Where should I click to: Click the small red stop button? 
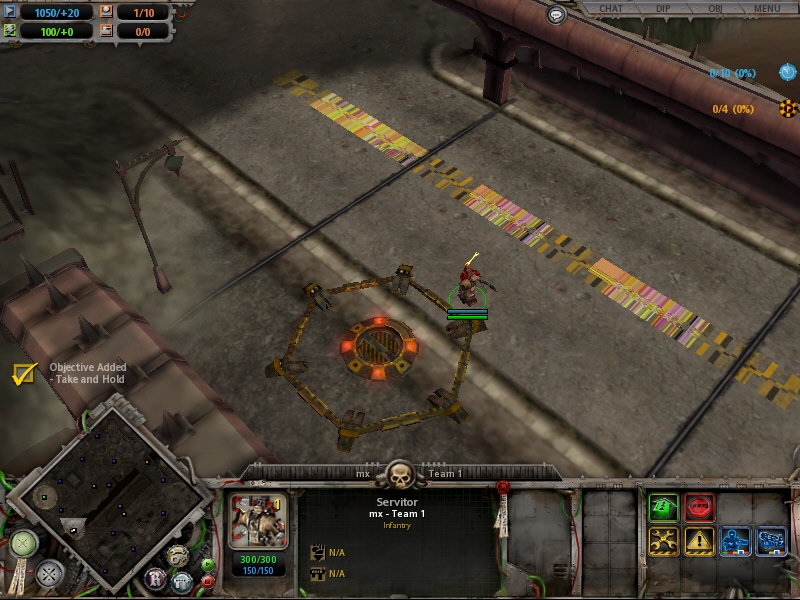point(207,580)
